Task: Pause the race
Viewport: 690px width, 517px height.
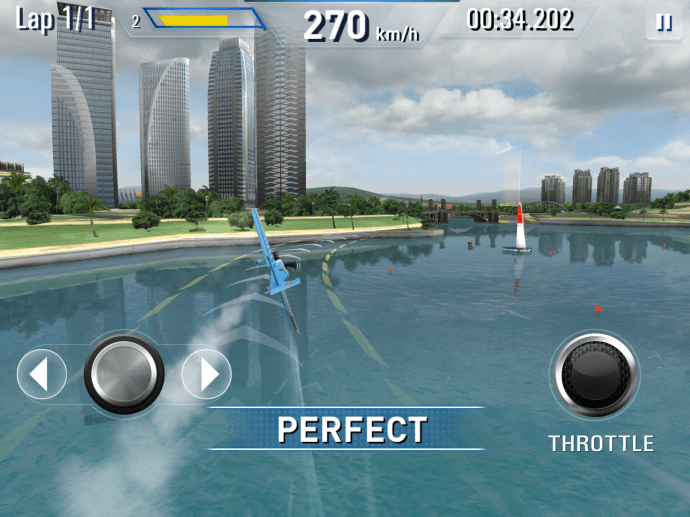Action: point(663,22)
